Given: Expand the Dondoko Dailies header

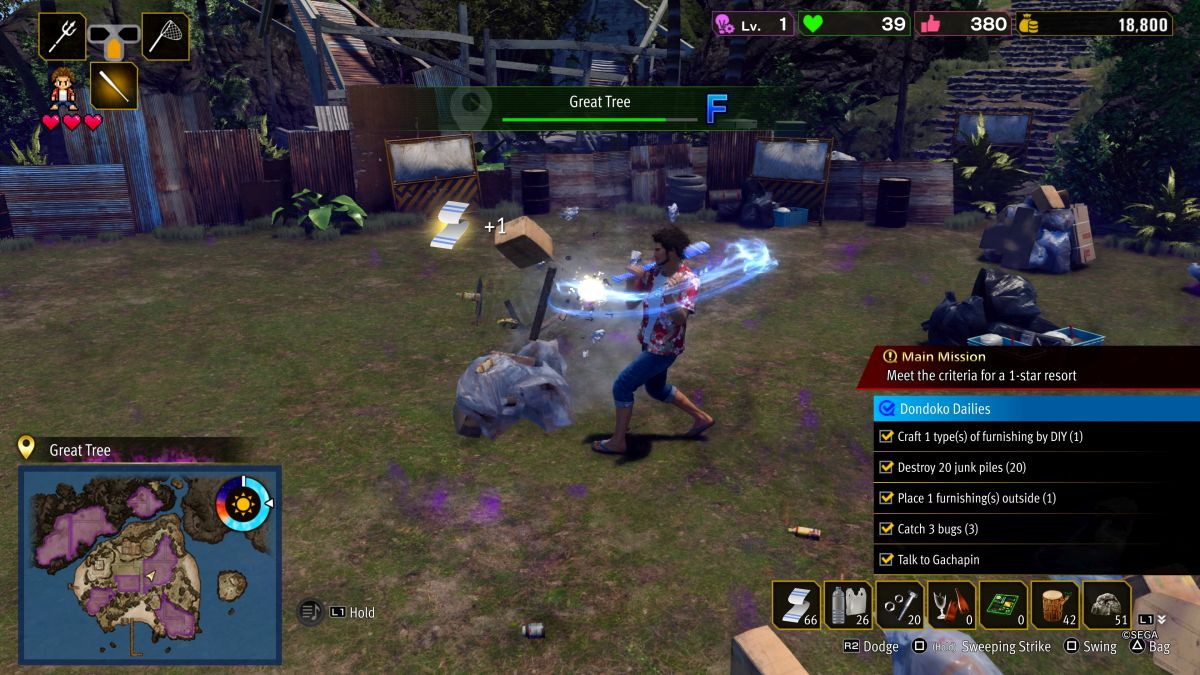Looking at the screenshot, I should 1035,408.
